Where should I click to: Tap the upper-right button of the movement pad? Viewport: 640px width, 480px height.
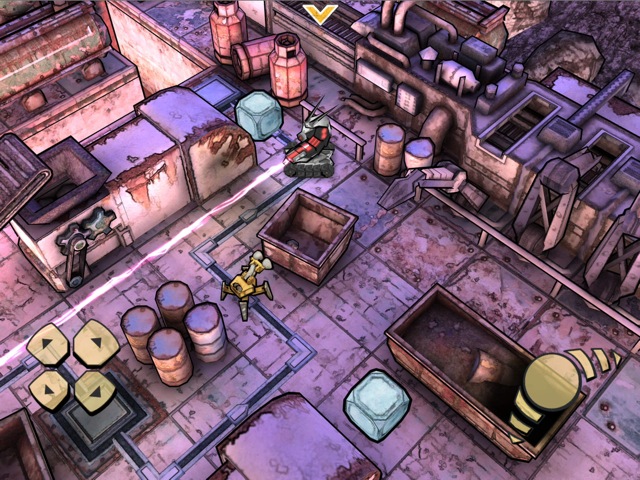95,343
